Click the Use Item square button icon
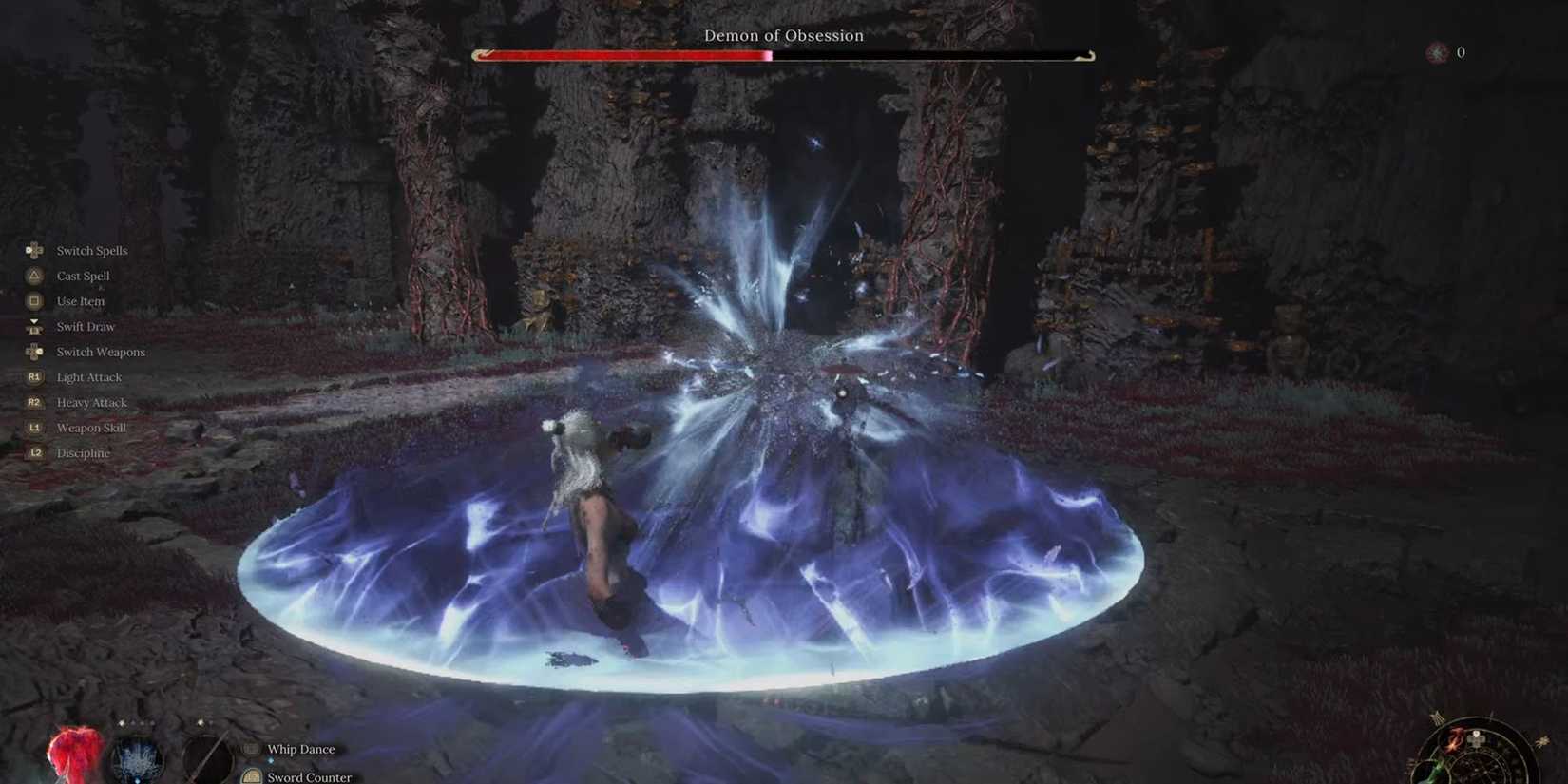 click(x=34, y=300)
